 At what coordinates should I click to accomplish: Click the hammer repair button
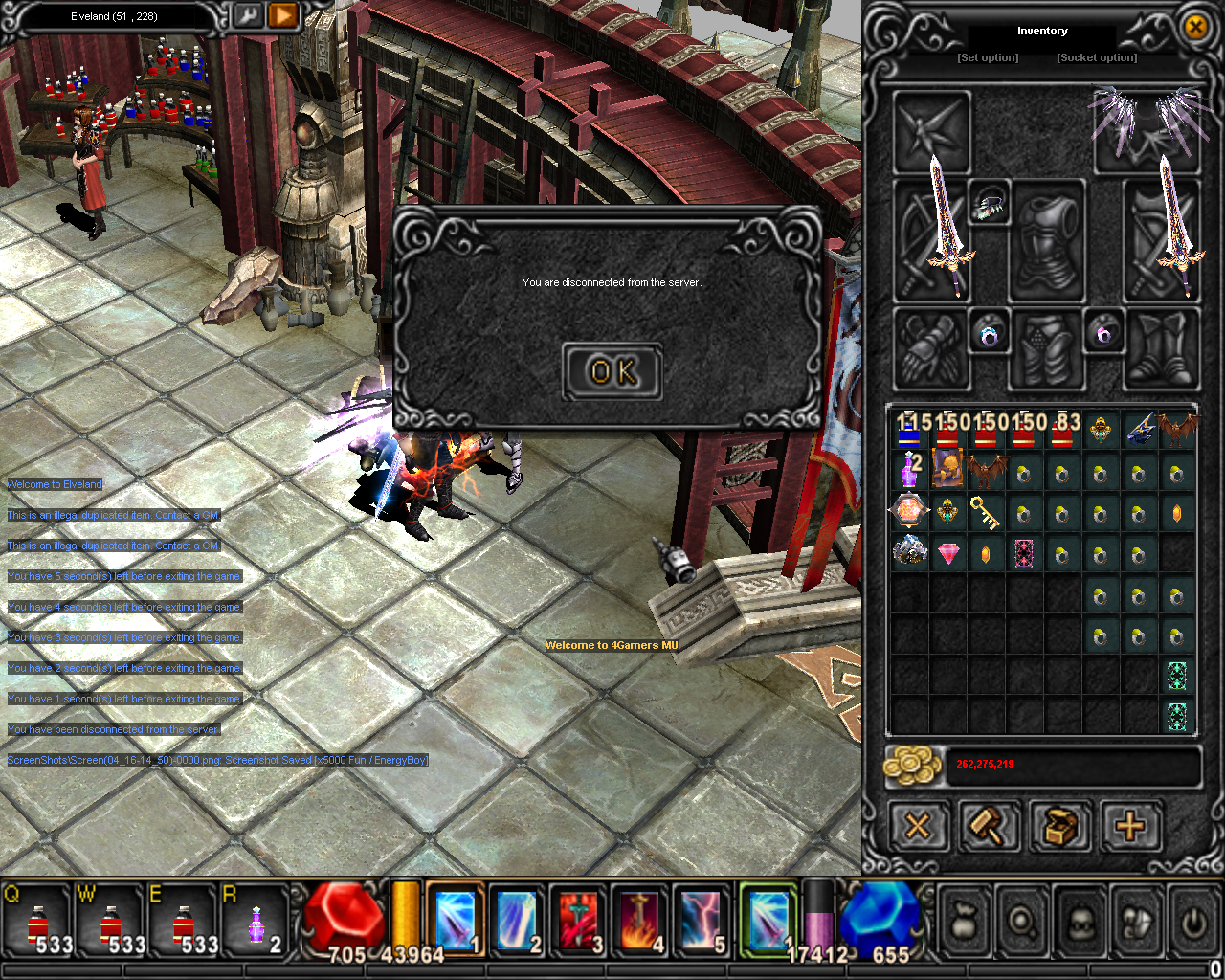point(989,825)
